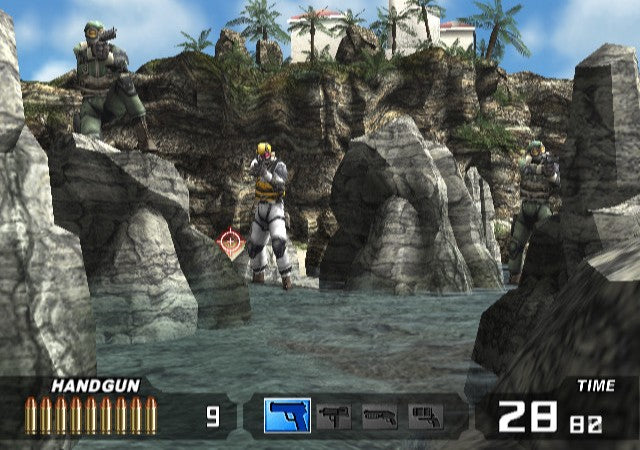The image size is (640, 450).
Task: Choose the shotgun weapon icon
Action: [379, 415]
